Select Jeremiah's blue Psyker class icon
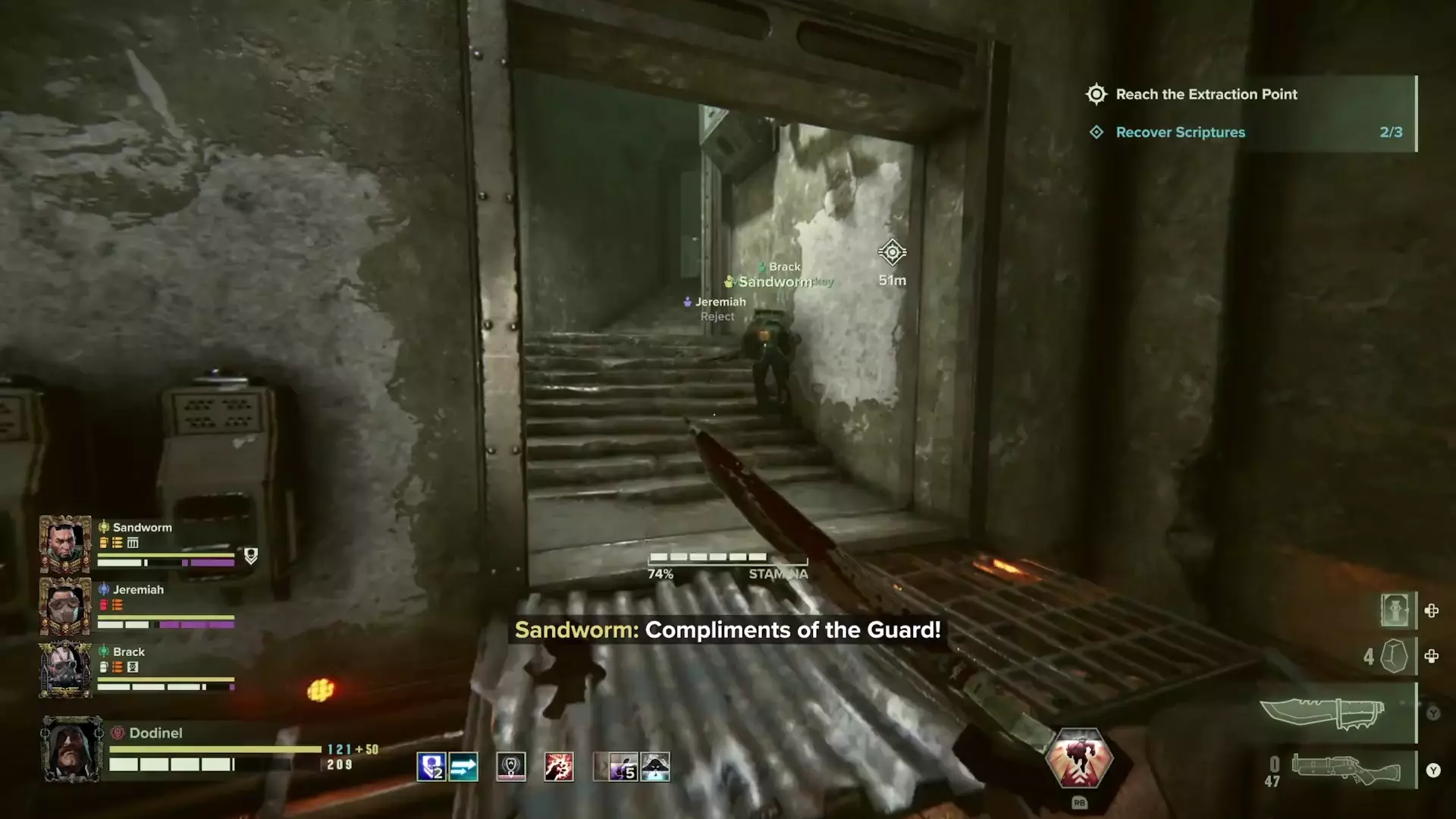 (x=104, y=589)
